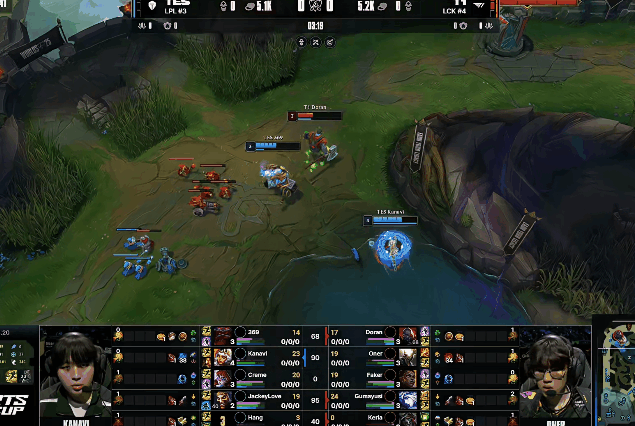
Task: Select Kanavi's champion portrait in scoreboard
Action: click(x=224, y=354)
